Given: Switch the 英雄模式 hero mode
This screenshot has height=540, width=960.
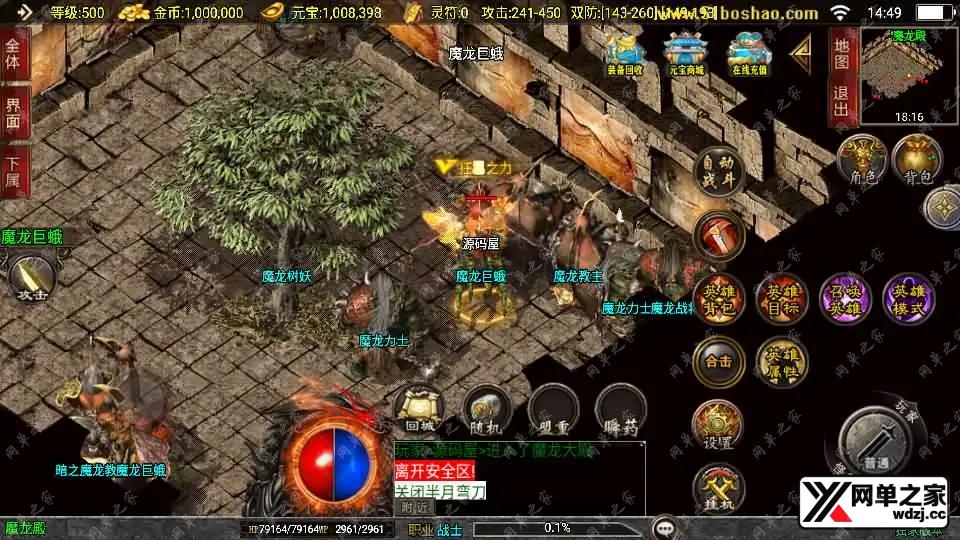Looking at the screenshot, I should tap(909, 298).
